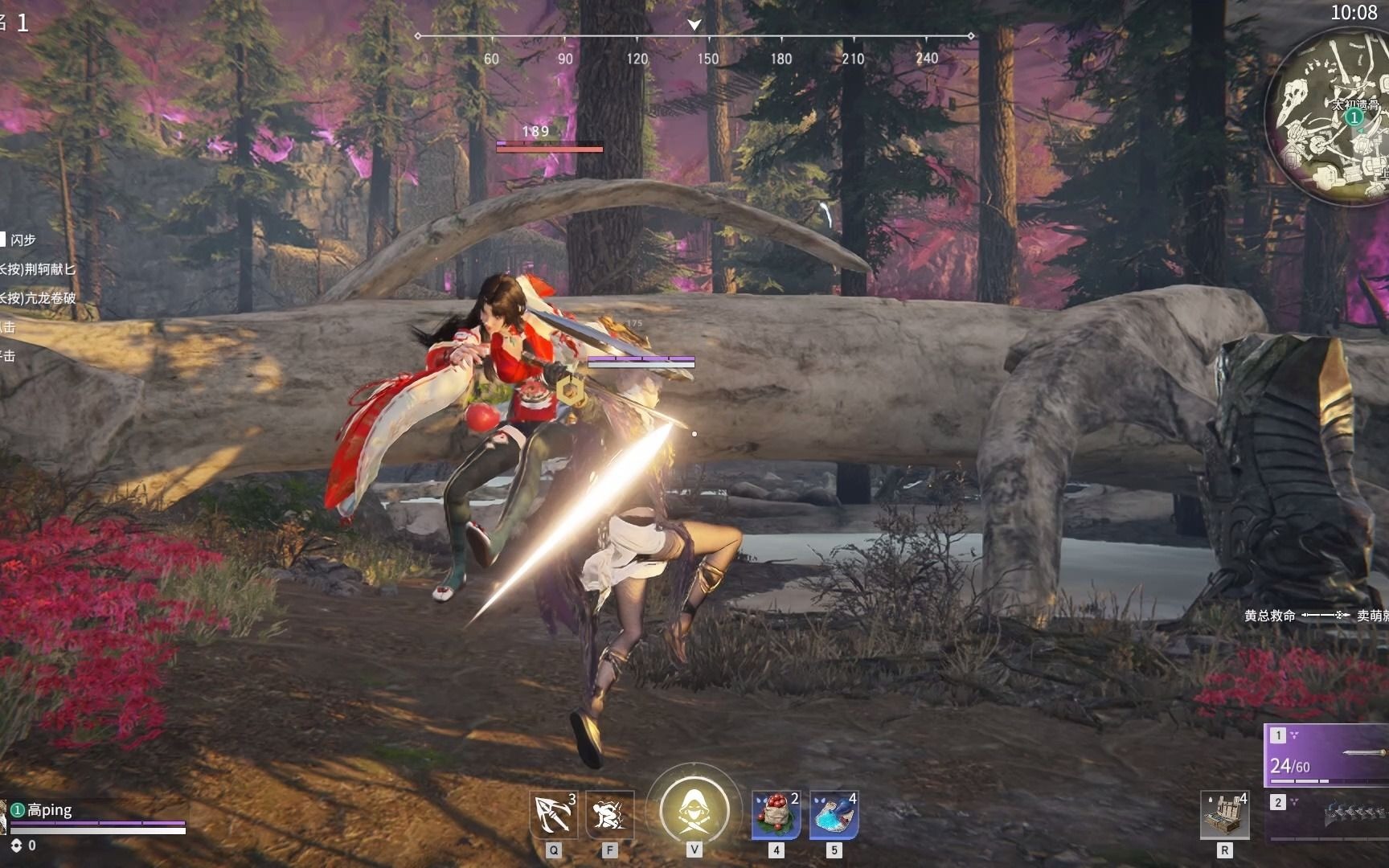
Task: Select the 高ping player nameplate
Action: tap(50, 809)
